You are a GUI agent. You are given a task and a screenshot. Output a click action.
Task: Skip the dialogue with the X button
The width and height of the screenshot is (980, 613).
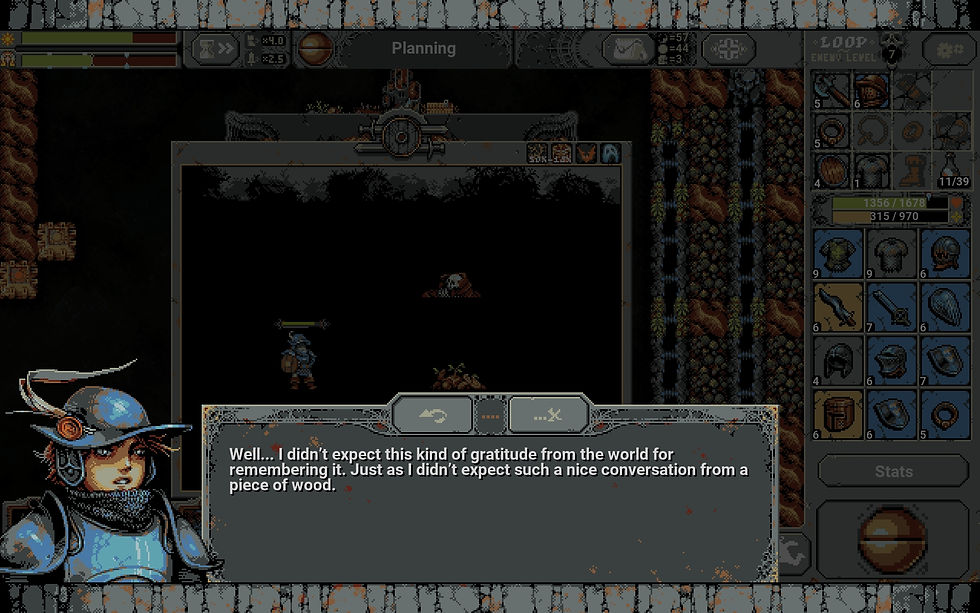(x=548, y=414)
